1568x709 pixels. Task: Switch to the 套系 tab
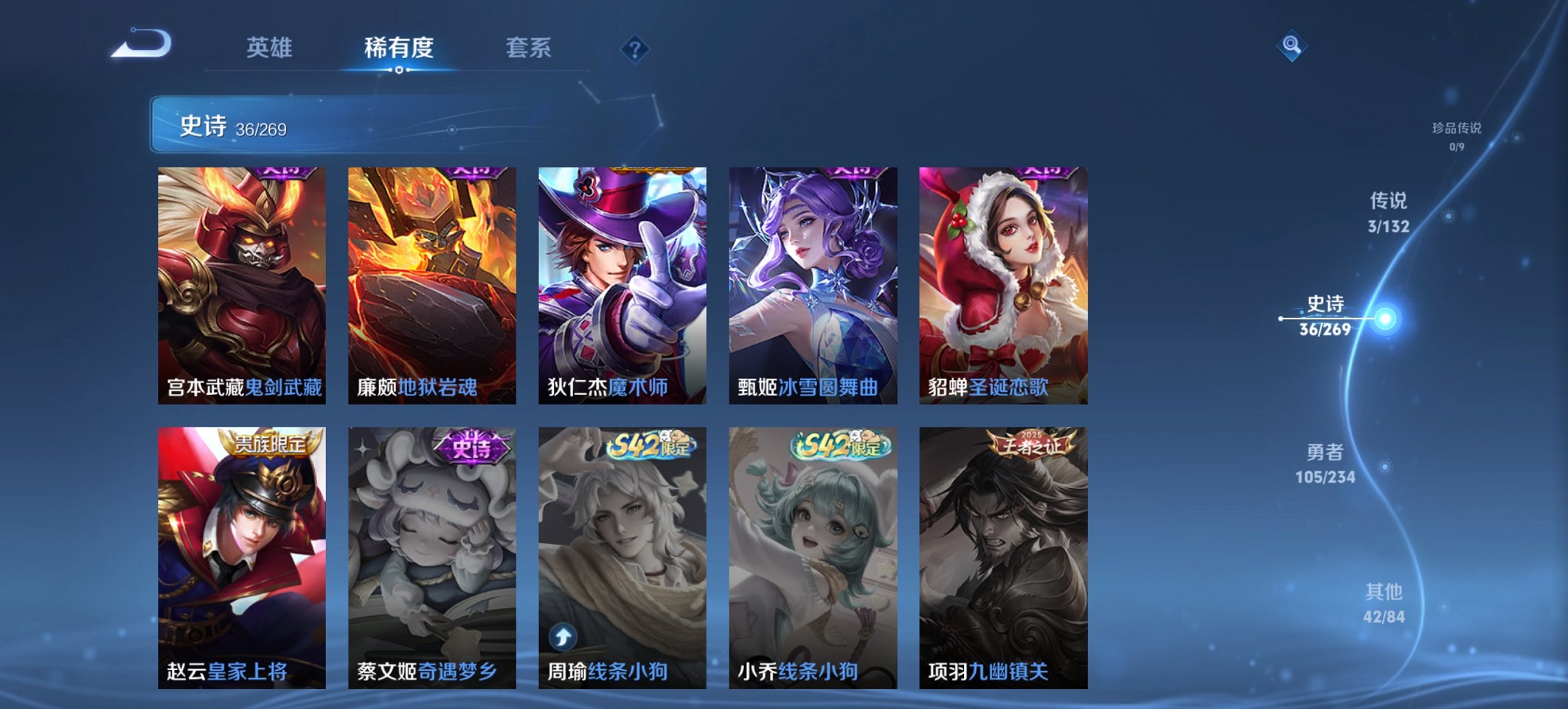[x=528, y=48]
